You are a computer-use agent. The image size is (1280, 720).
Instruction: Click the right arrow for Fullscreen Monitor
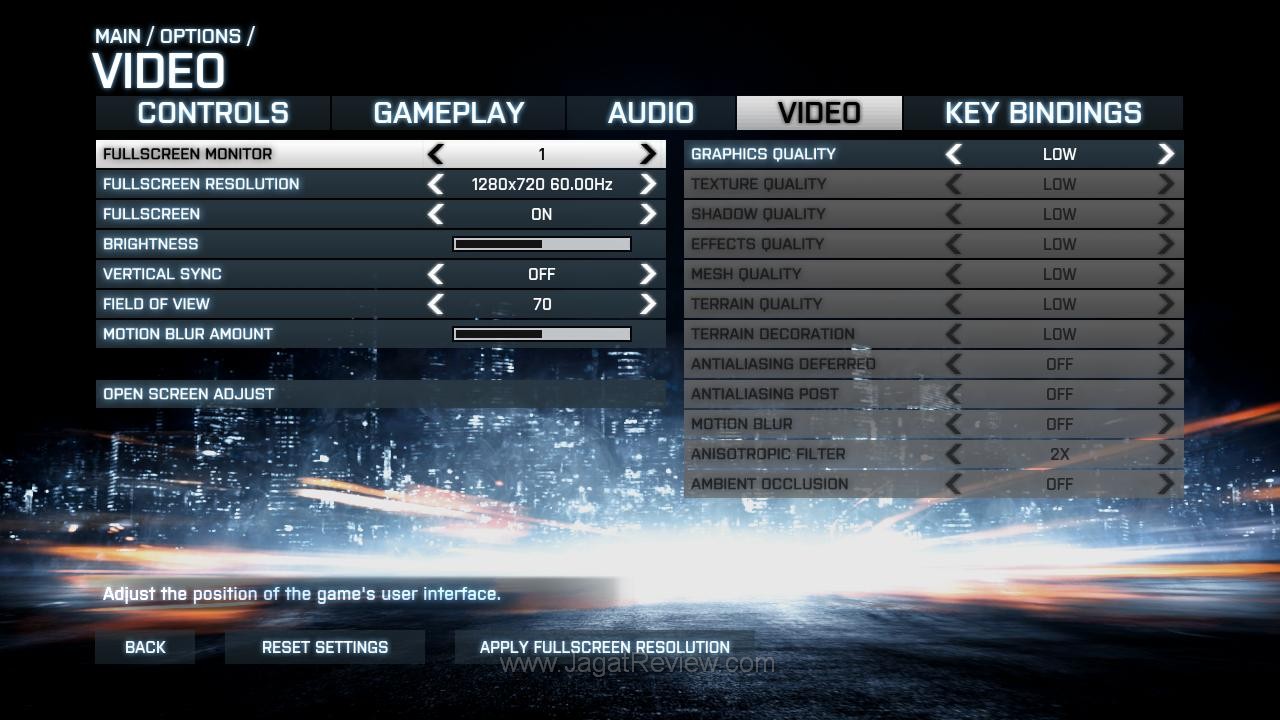click(x=648, y=154)
